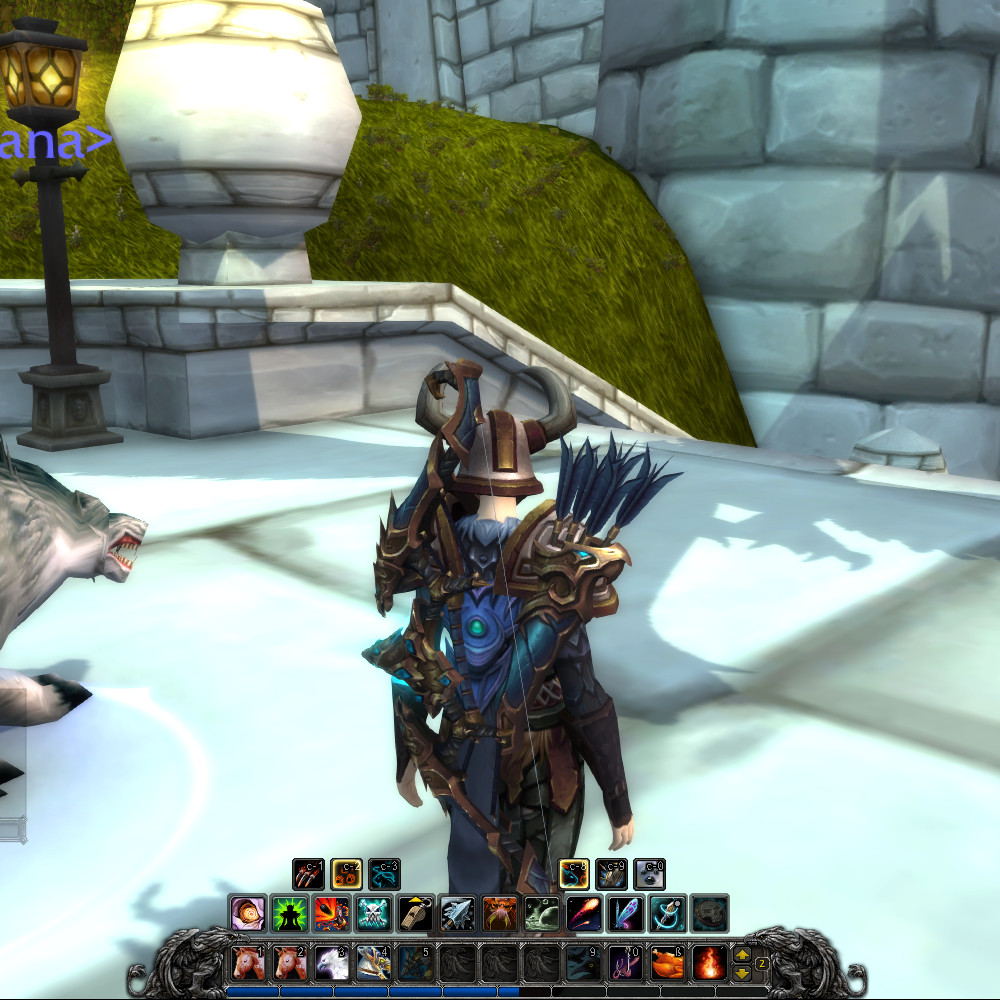Viewport: 1000px width, 1000px height.
Task: Summon the brown horse mount in slot 1
Action: (248, 962)
